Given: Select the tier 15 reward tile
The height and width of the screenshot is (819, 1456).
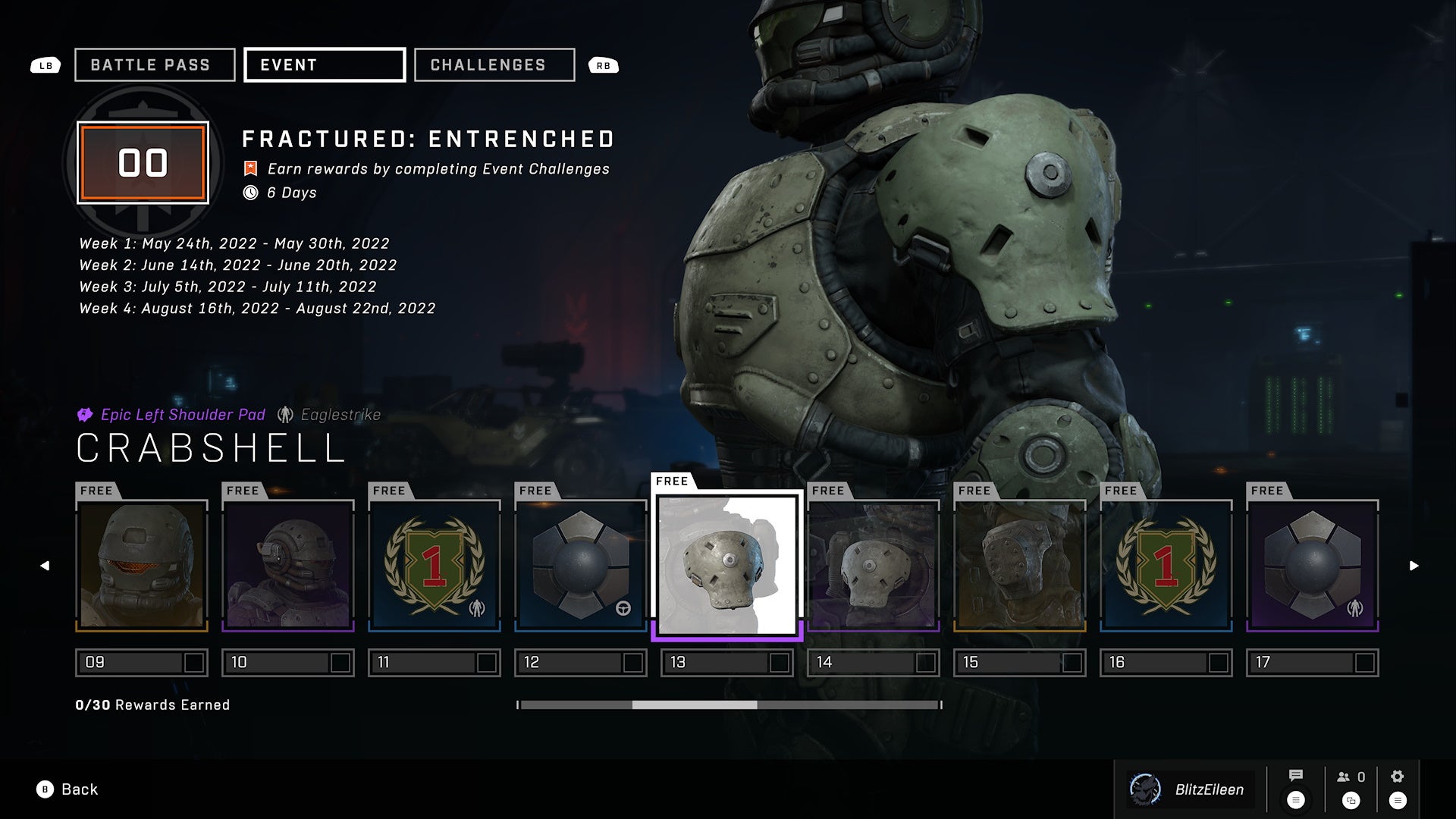Looking at the screenshot, I should [x=1020, y=566].
